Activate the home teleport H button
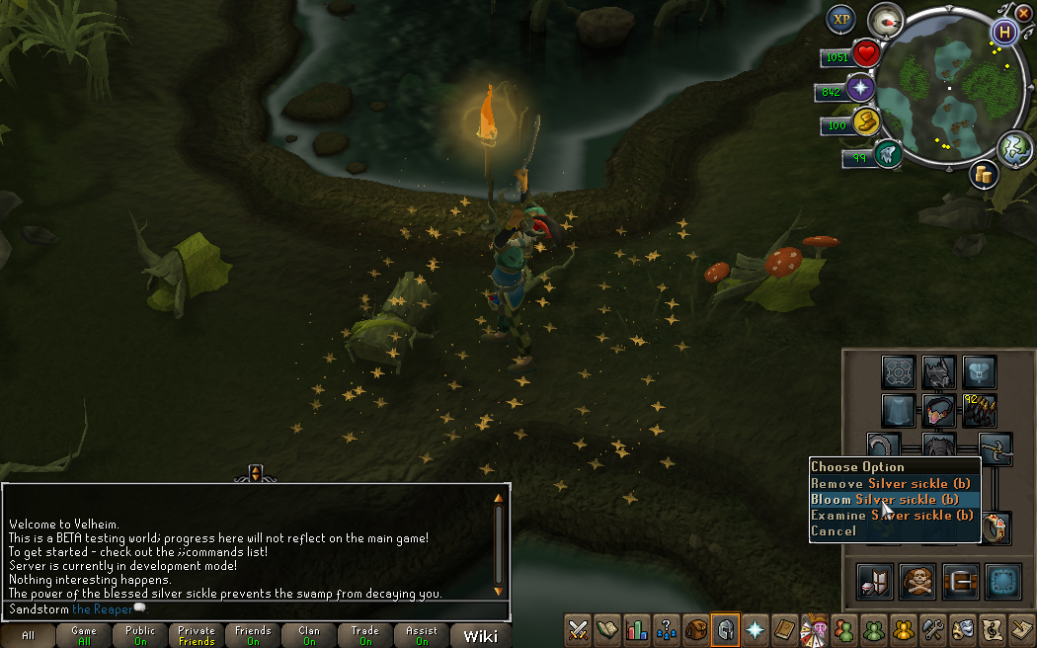The height and width of the screenshot is (648, 1037). click(1003, 32)
